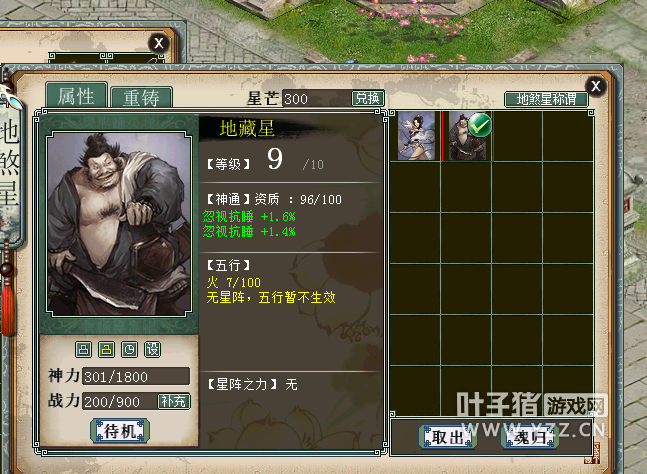Viewport: 647px width, 474px height.
Task: Switch to the 属性 attributes tab
Action: tap(76, 96)
